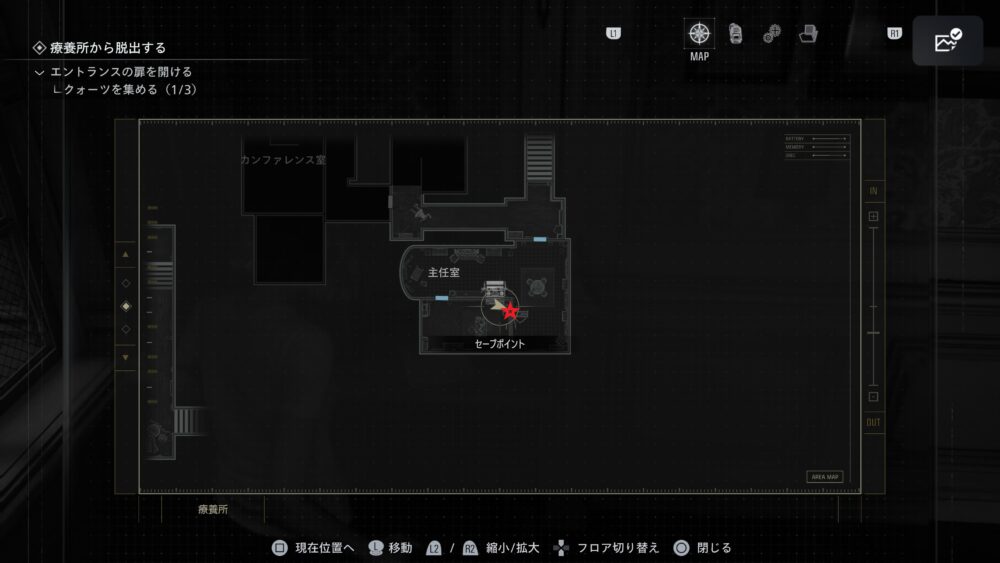This screenshot has width=1000, height=563.
Task: Zoom in with the plus button
Action: (x=873, y=216)
